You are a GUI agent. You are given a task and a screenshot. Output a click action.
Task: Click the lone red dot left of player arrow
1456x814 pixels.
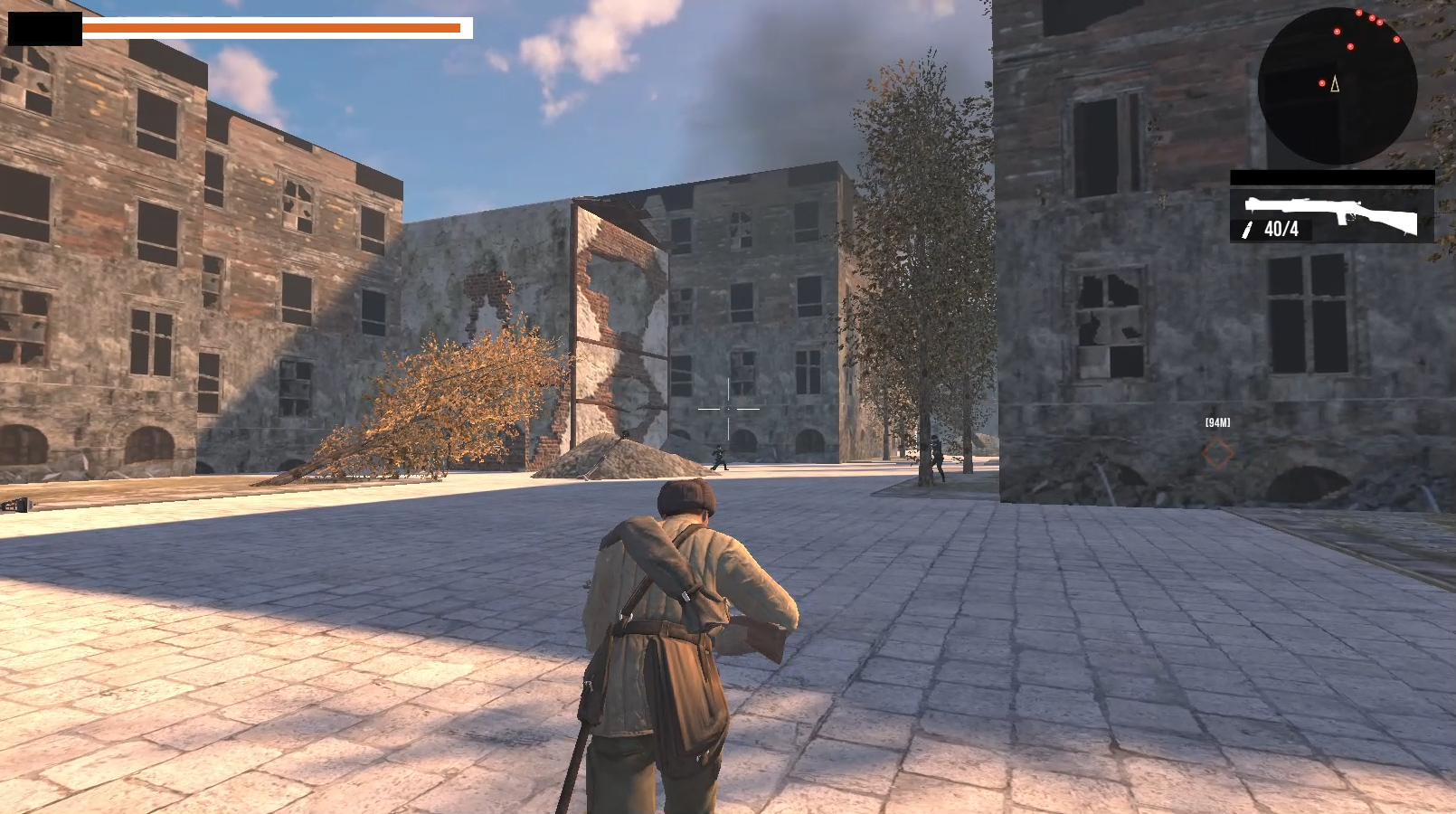click(x=1322, y=82)
